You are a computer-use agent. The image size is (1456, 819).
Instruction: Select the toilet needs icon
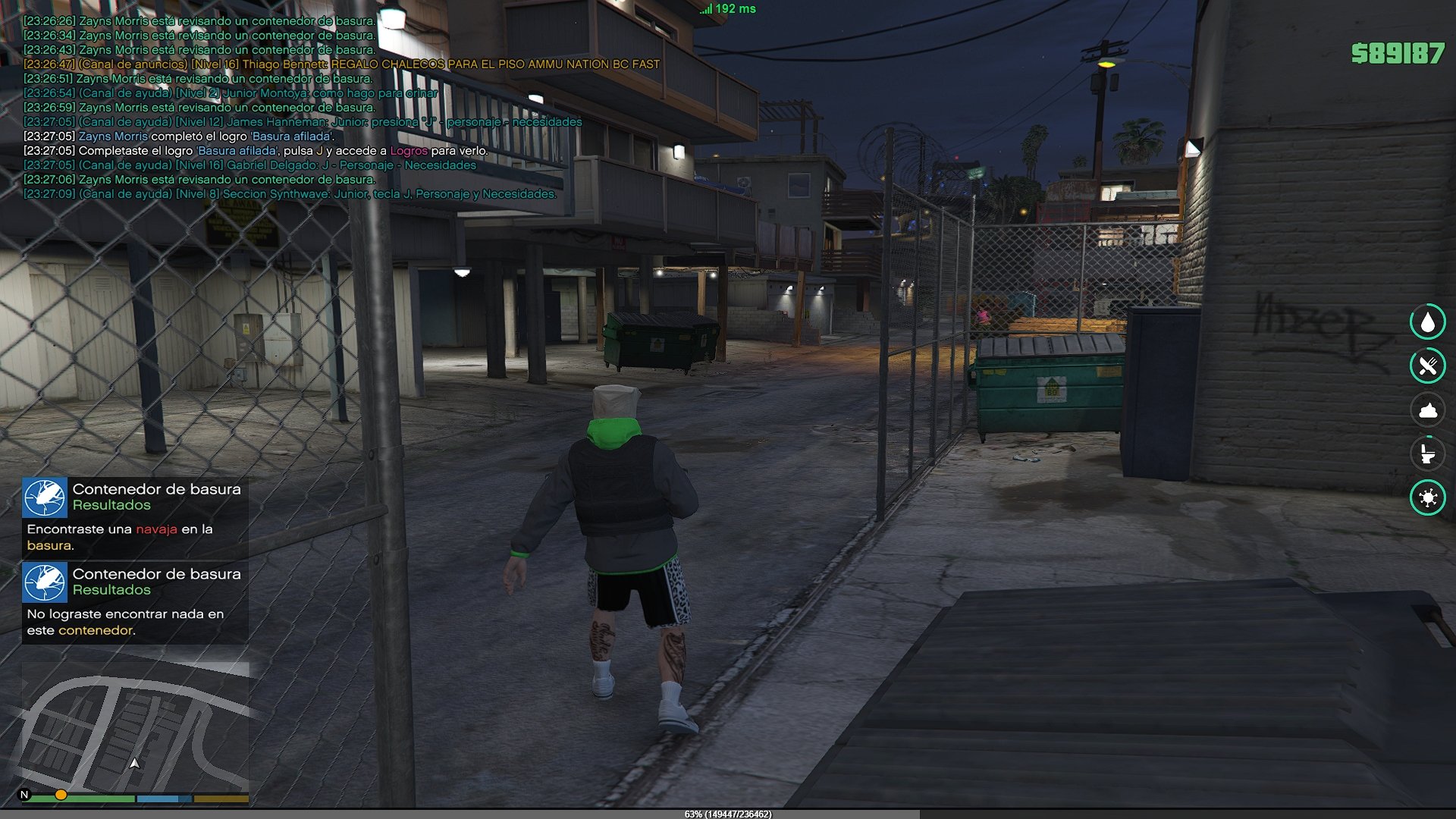tap(1427, 454)
